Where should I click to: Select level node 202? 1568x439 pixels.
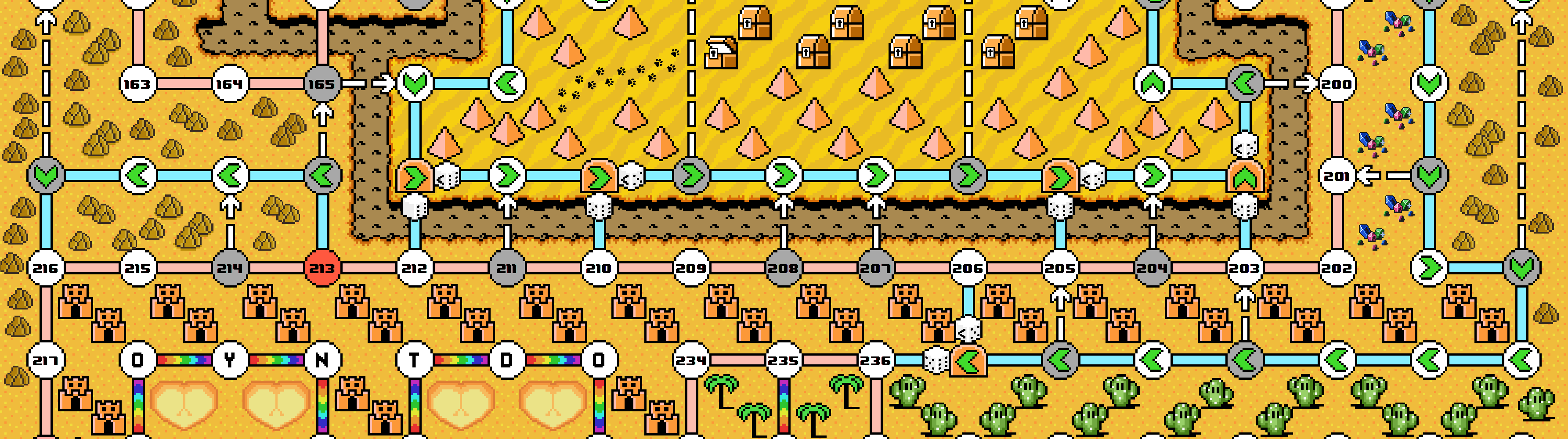coord(1337,268)
